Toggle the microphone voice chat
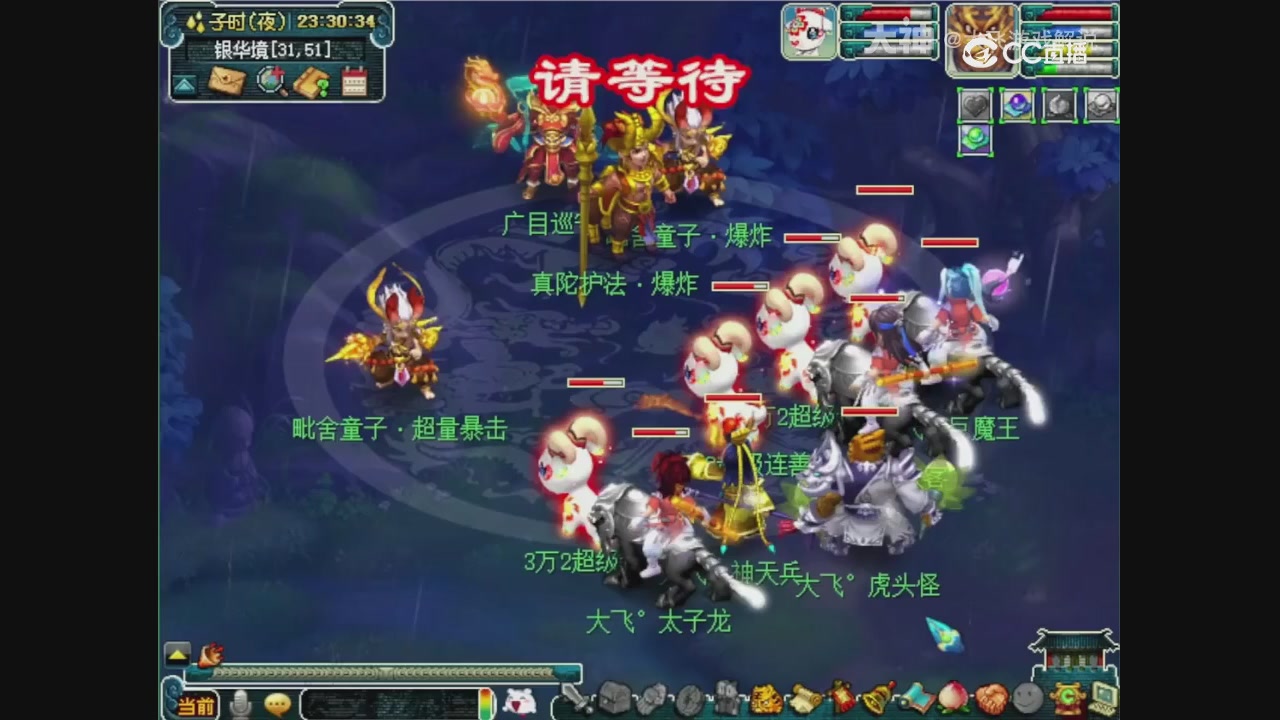The width and height of the screenshot is (1280, 720). click(238, 703)
